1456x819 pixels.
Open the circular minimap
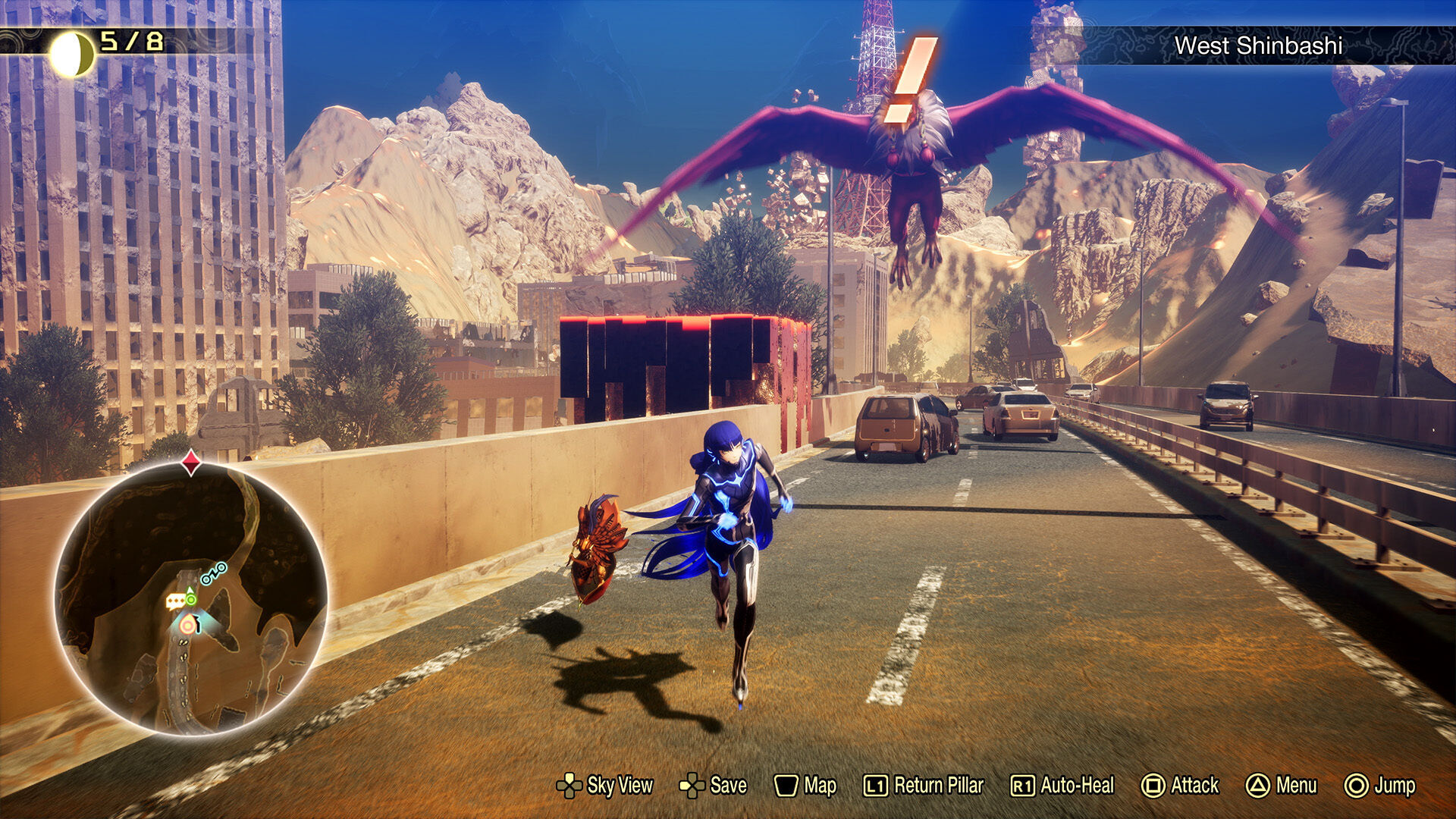click(x=191, y=598)
